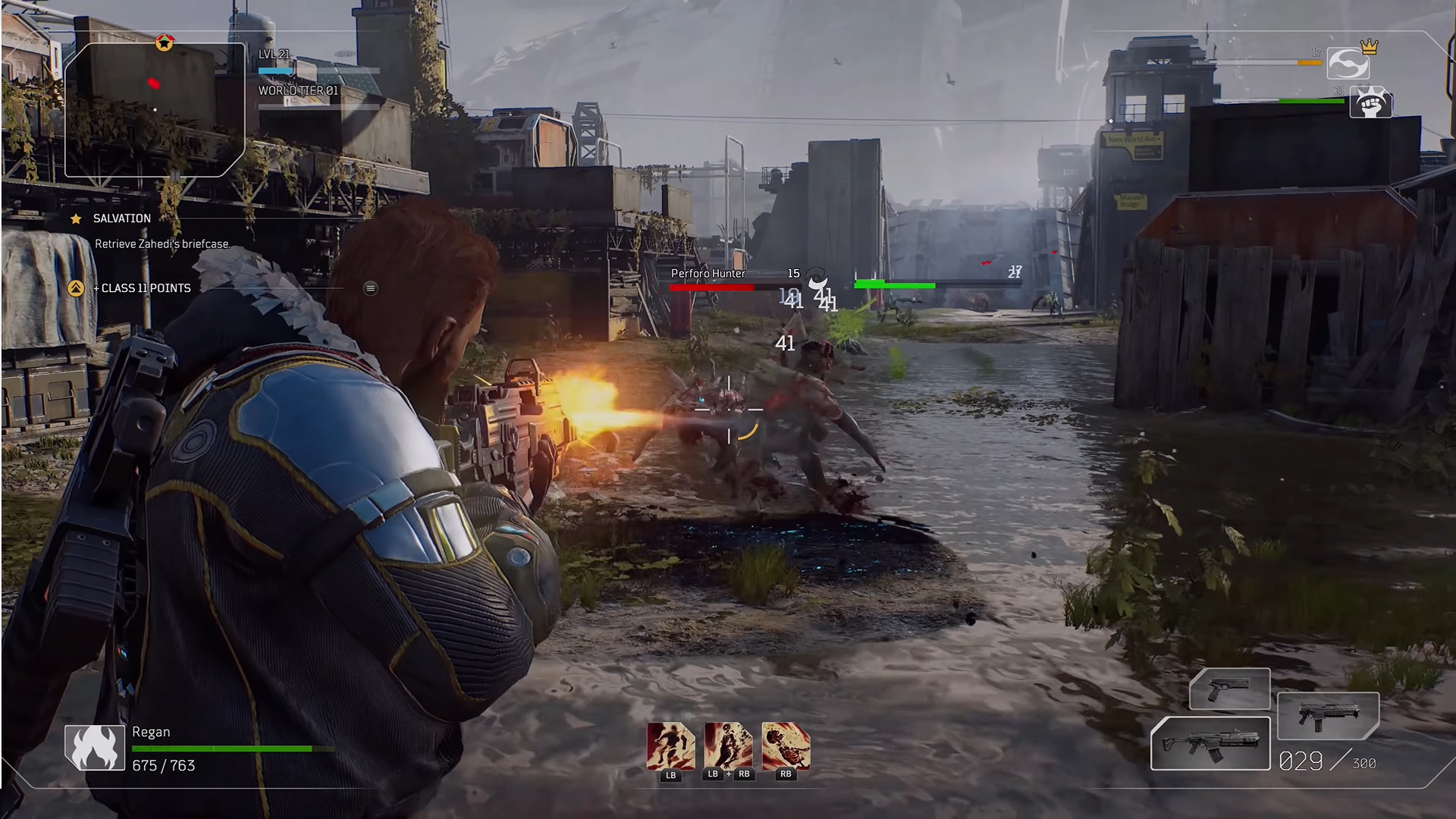Toggle the red enemy blip on the minimap
This screenshot has height=819, width=1456.
[154, 84]
